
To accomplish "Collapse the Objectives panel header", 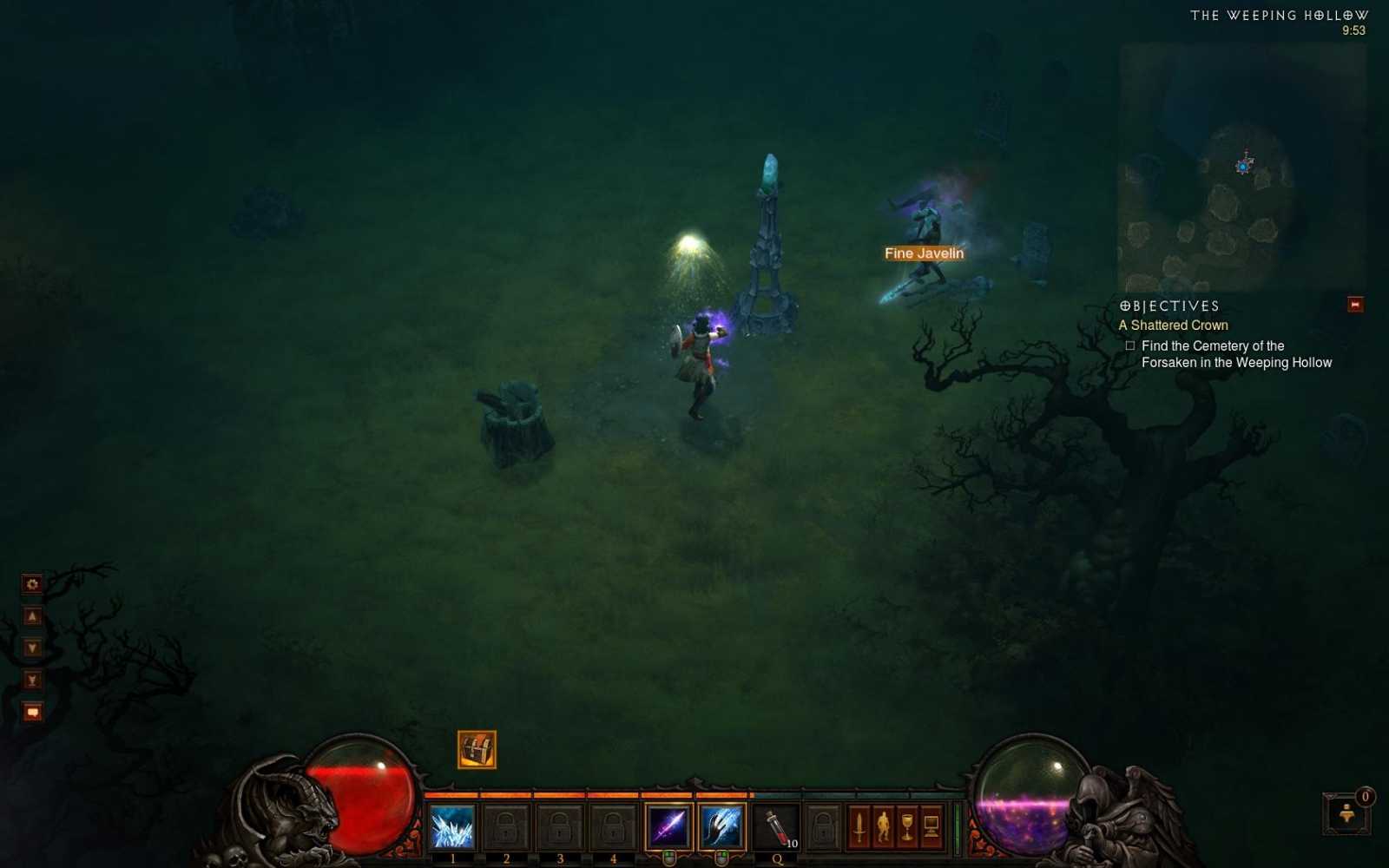I will (1168, 306).
